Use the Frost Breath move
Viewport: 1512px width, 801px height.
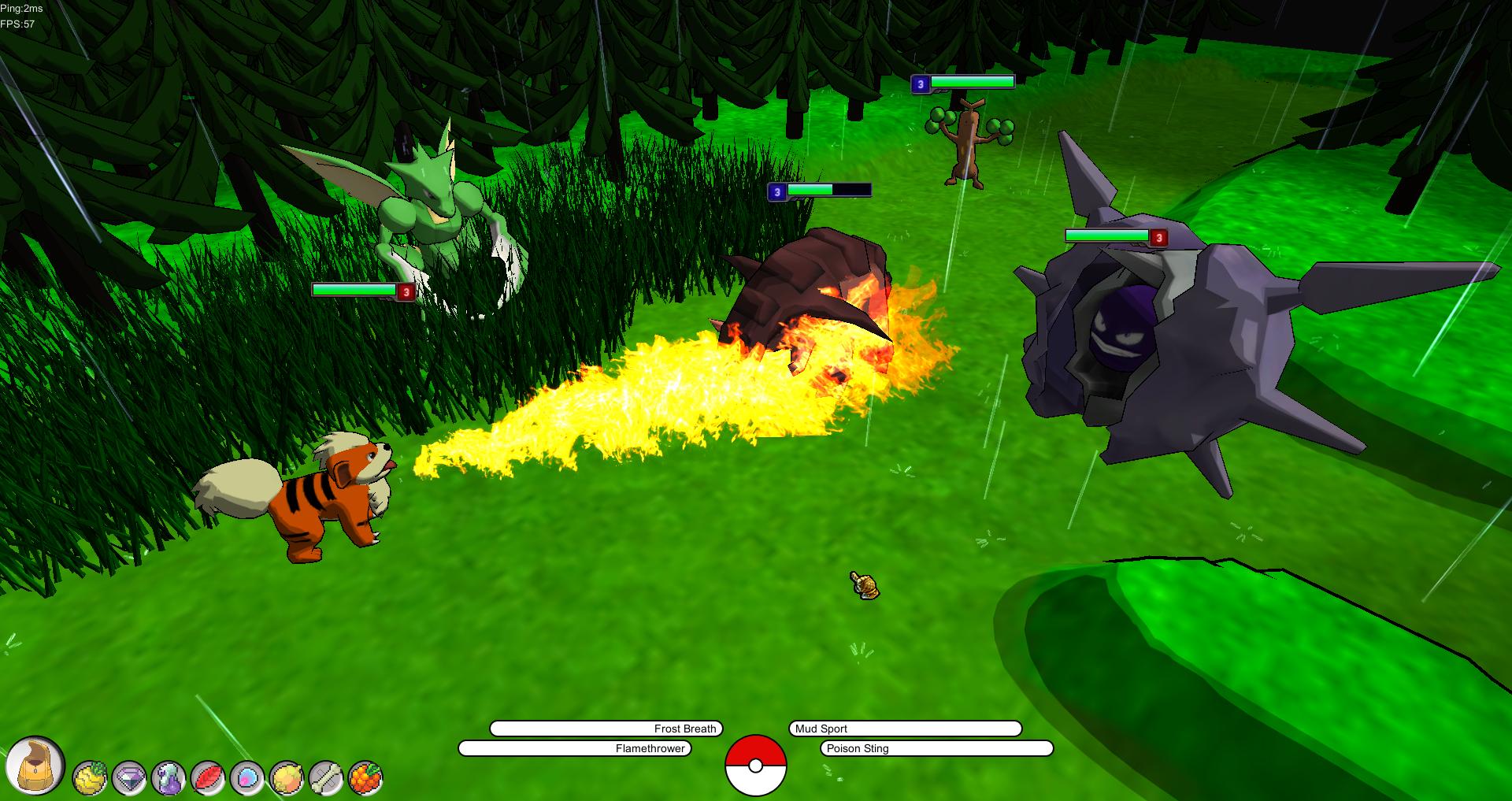tap(606, 729)
